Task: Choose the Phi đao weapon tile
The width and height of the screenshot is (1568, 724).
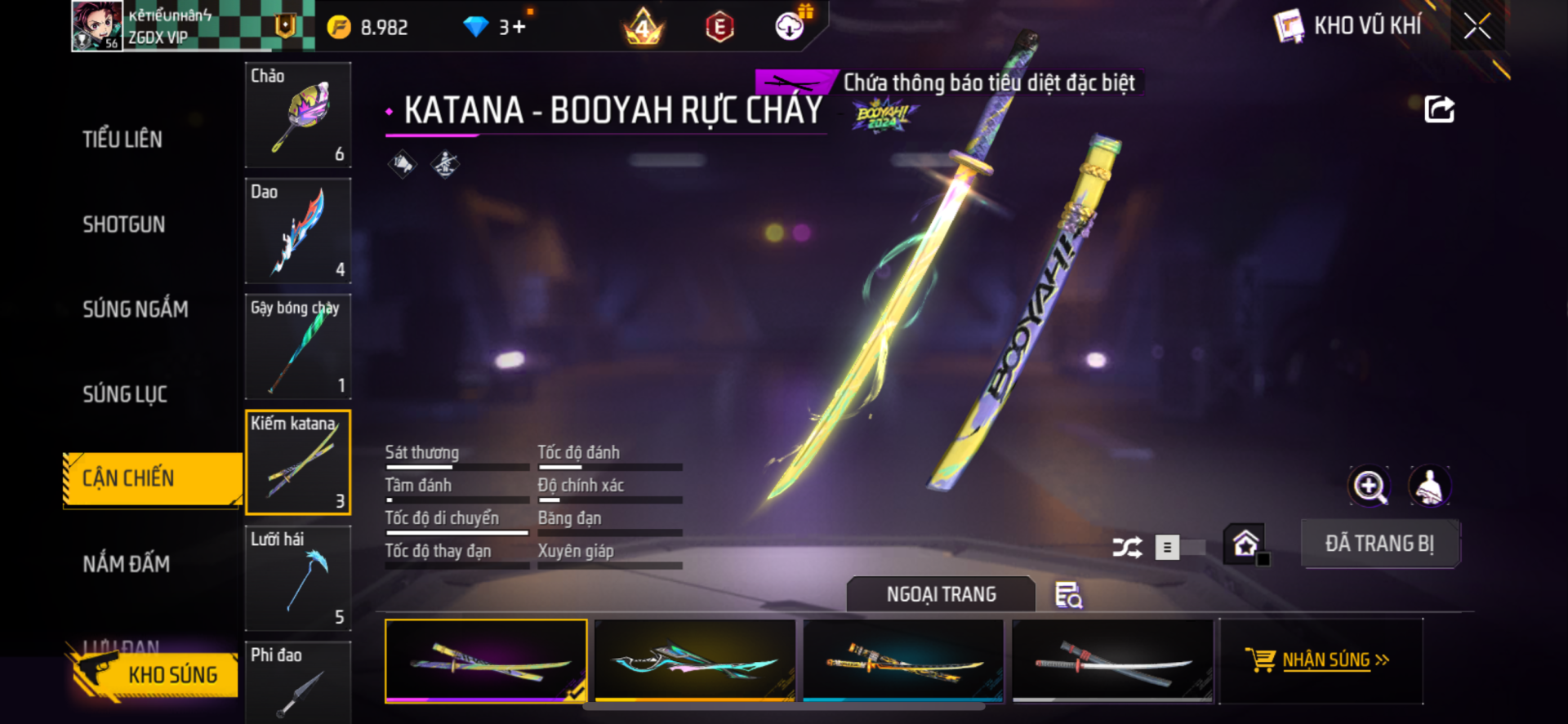Action: point(298,682)
